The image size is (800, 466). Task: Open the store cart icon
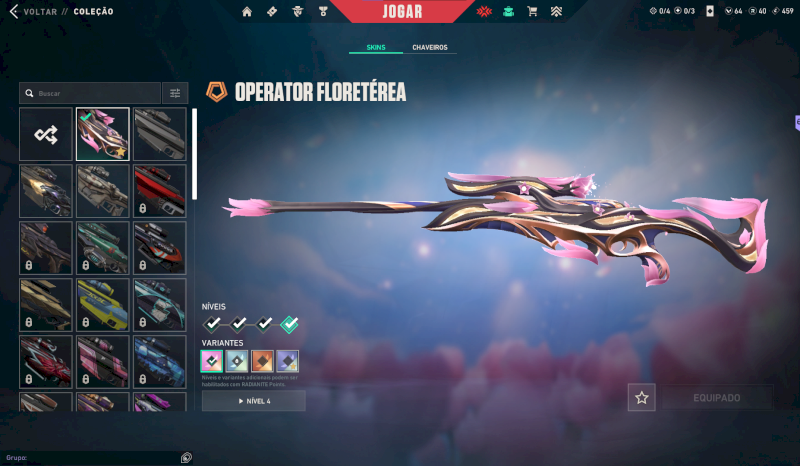pos(532,12)
